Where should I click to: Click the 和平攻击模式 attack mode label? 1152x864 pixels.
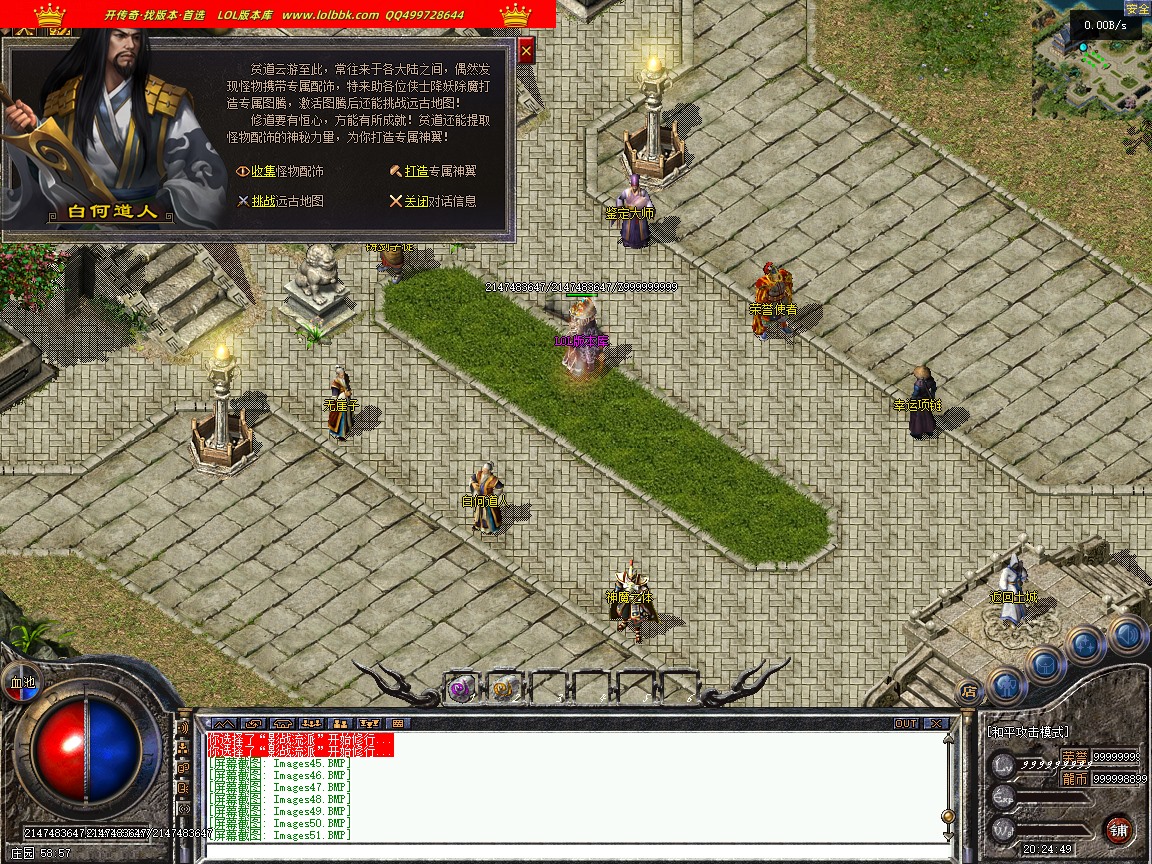tap(1028, 733)
